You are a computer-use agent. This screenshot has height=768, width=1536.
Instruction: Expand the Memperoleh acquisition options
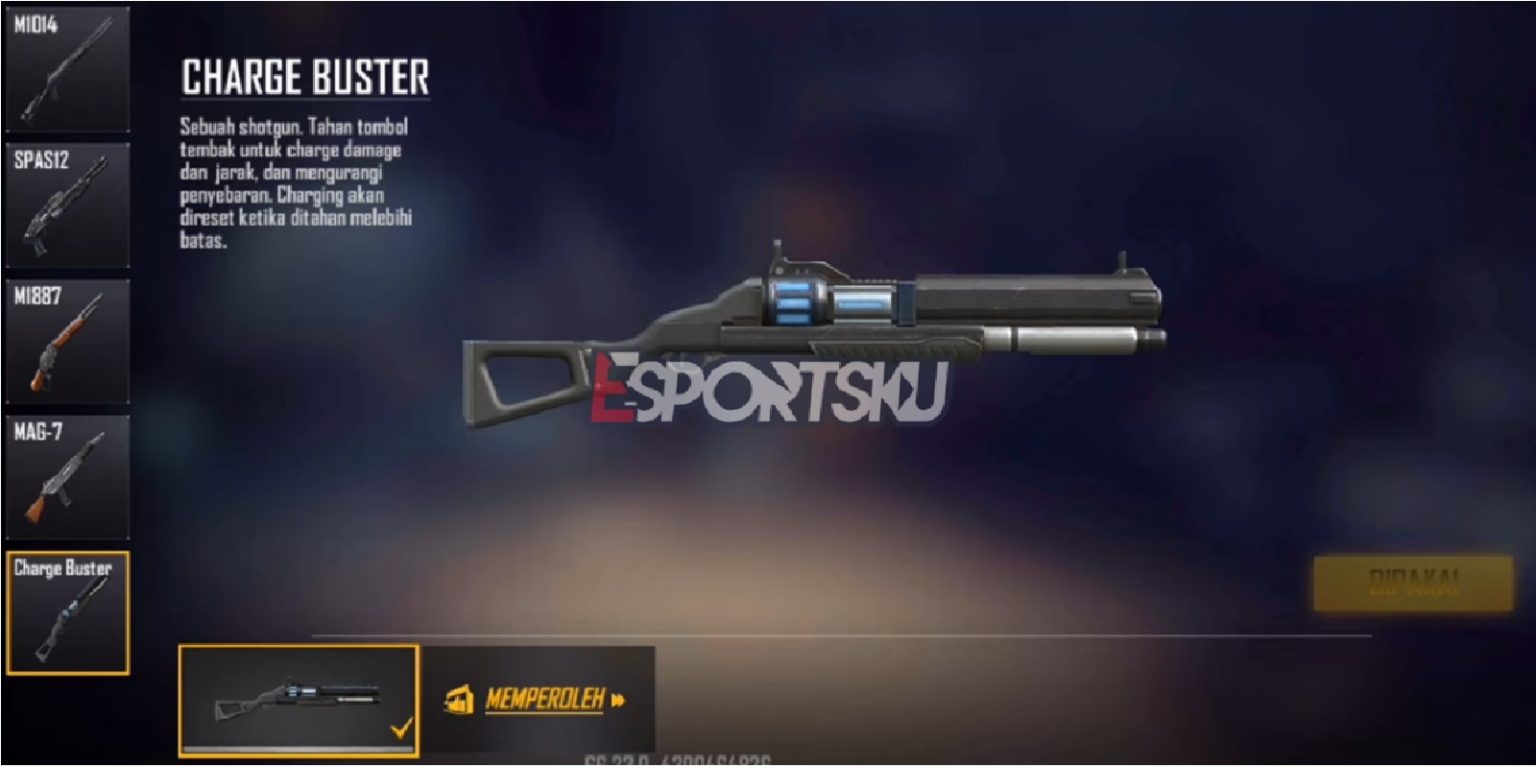545,700
